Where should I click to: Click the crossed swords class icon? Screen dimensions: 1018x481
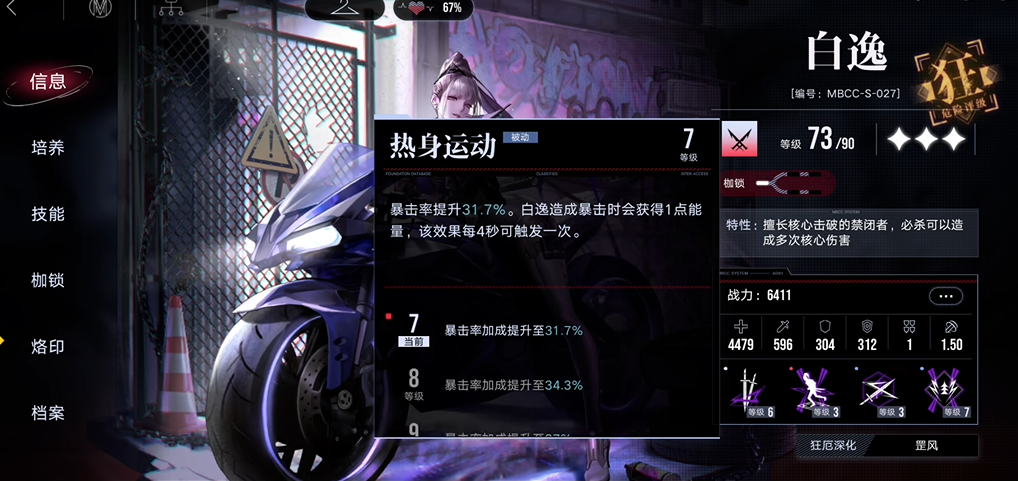click(x=740, y=139)
